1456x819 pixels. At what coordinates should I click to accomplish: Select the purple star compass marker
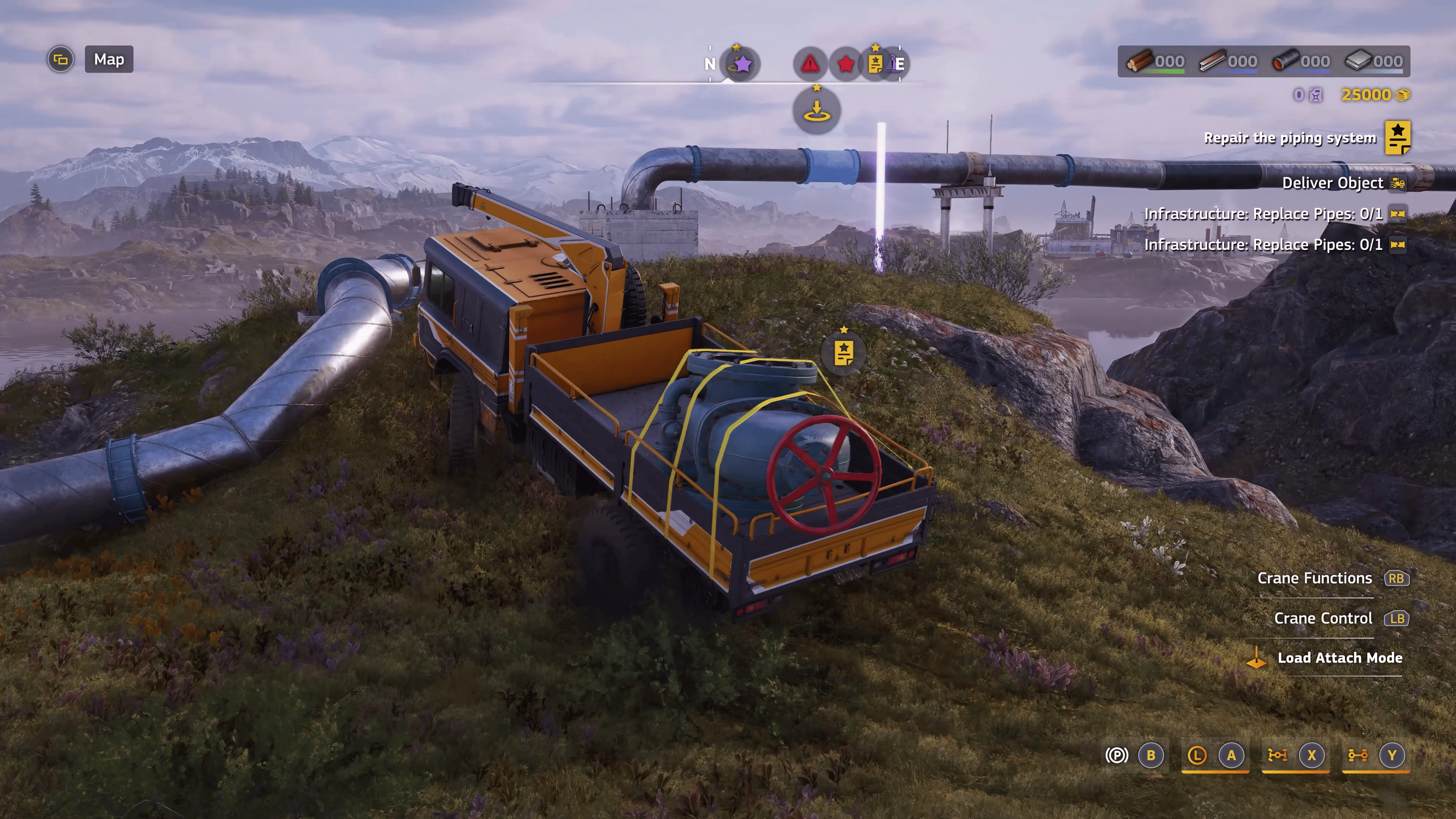tap(742, 64)
